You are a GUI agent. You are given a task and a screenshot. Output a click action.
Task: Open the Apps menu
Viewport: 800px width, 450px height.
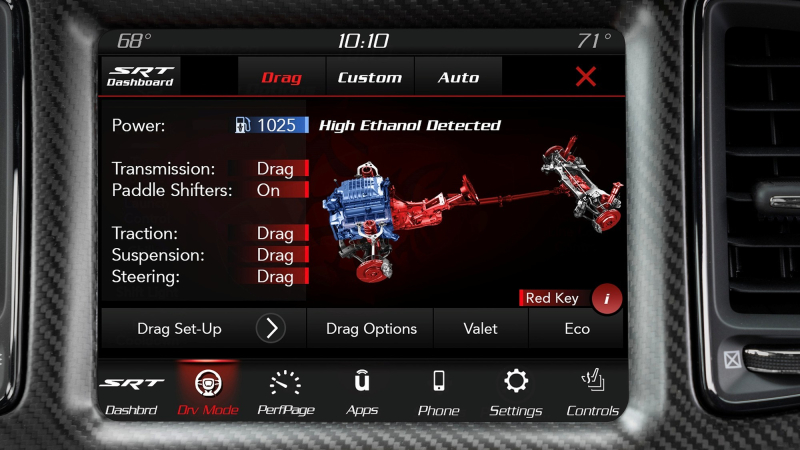tap(362, 392)
